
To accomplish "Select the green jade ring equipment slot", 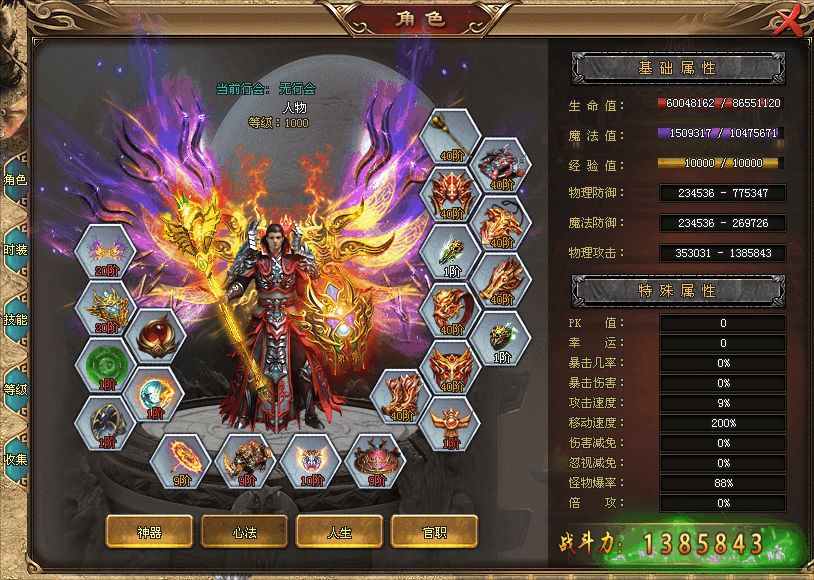I will point(105,366).
